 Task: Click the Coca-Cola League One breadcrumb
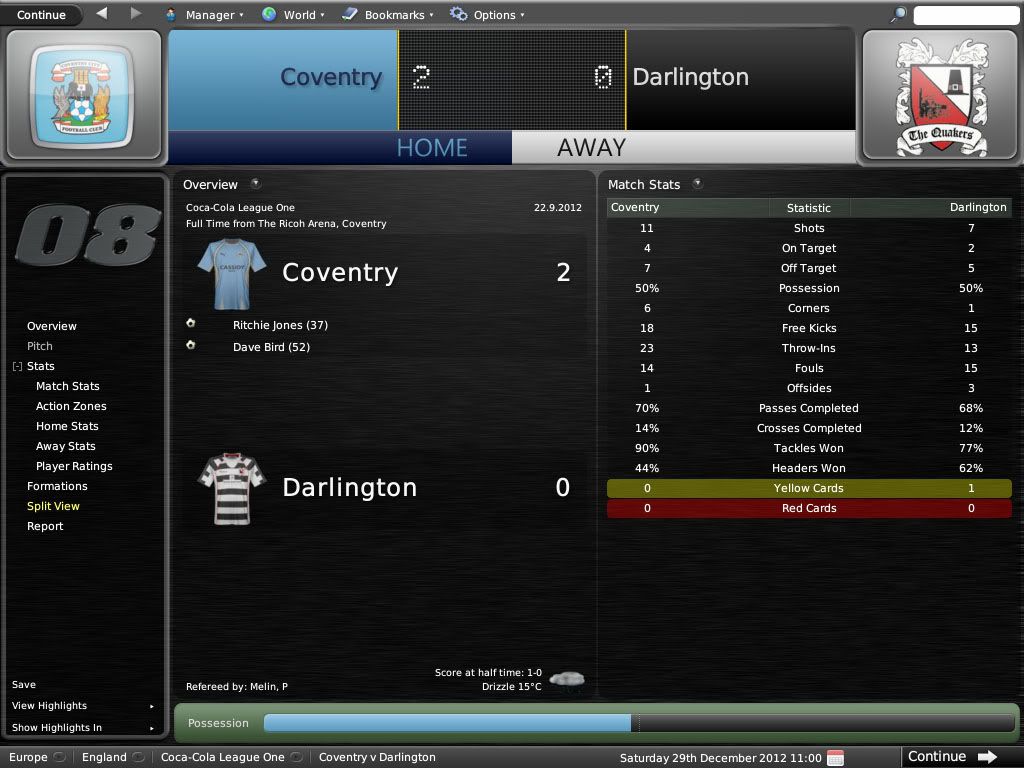pos(223,757)
